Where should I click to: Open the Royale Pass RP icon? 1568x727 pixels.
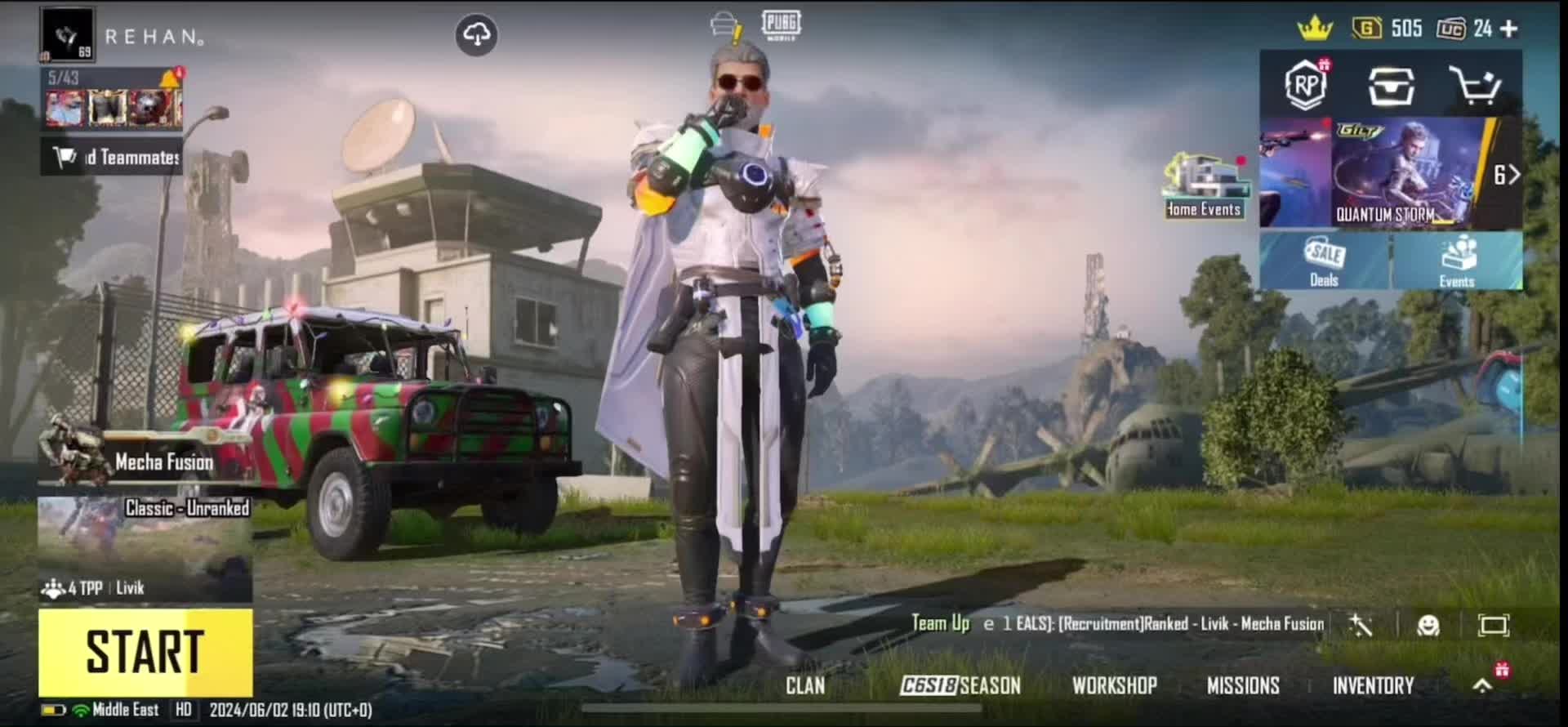point(1306,85)
